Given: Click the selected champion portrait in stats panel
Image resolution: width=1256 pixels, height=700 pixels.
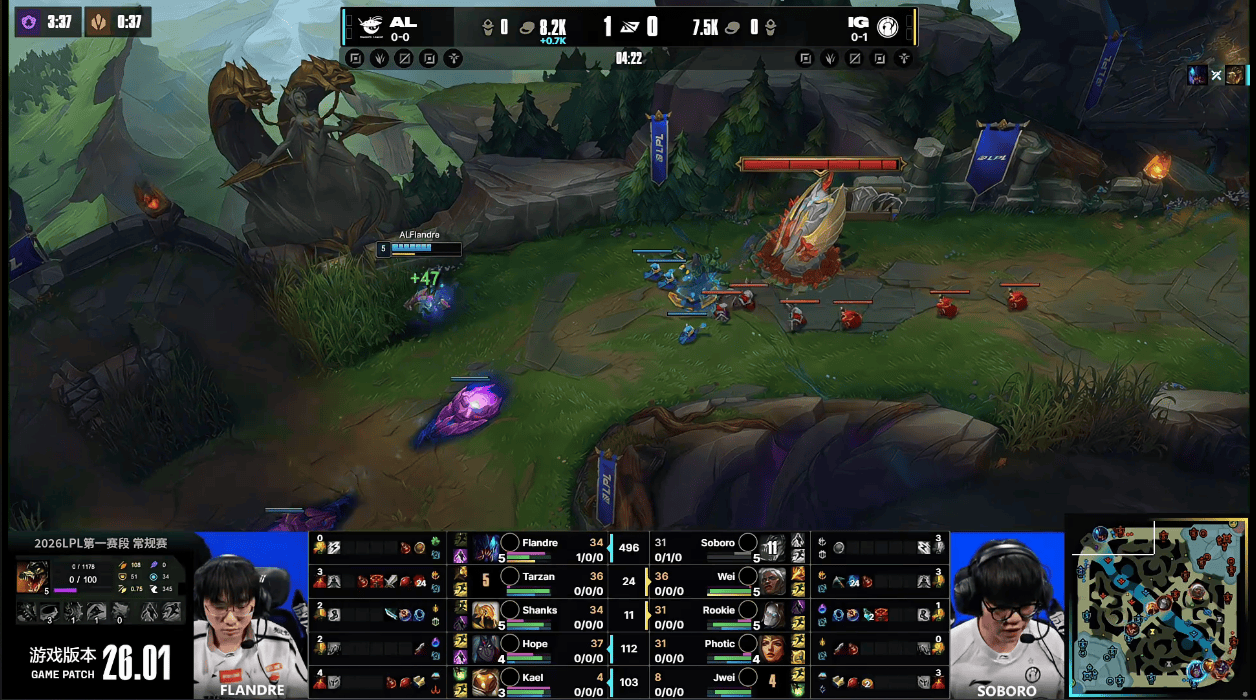Looking at the screenshot, I should (x=30, y=576).
